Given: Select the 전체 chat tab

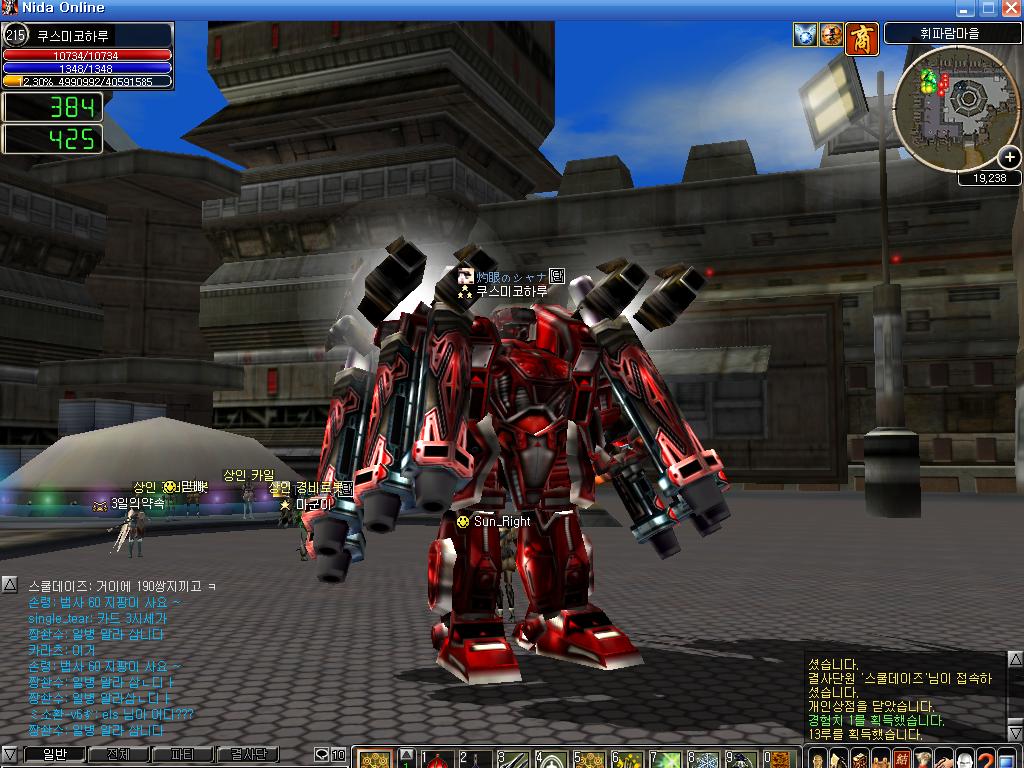Looking at the screenshot, I should click(118, 755).
